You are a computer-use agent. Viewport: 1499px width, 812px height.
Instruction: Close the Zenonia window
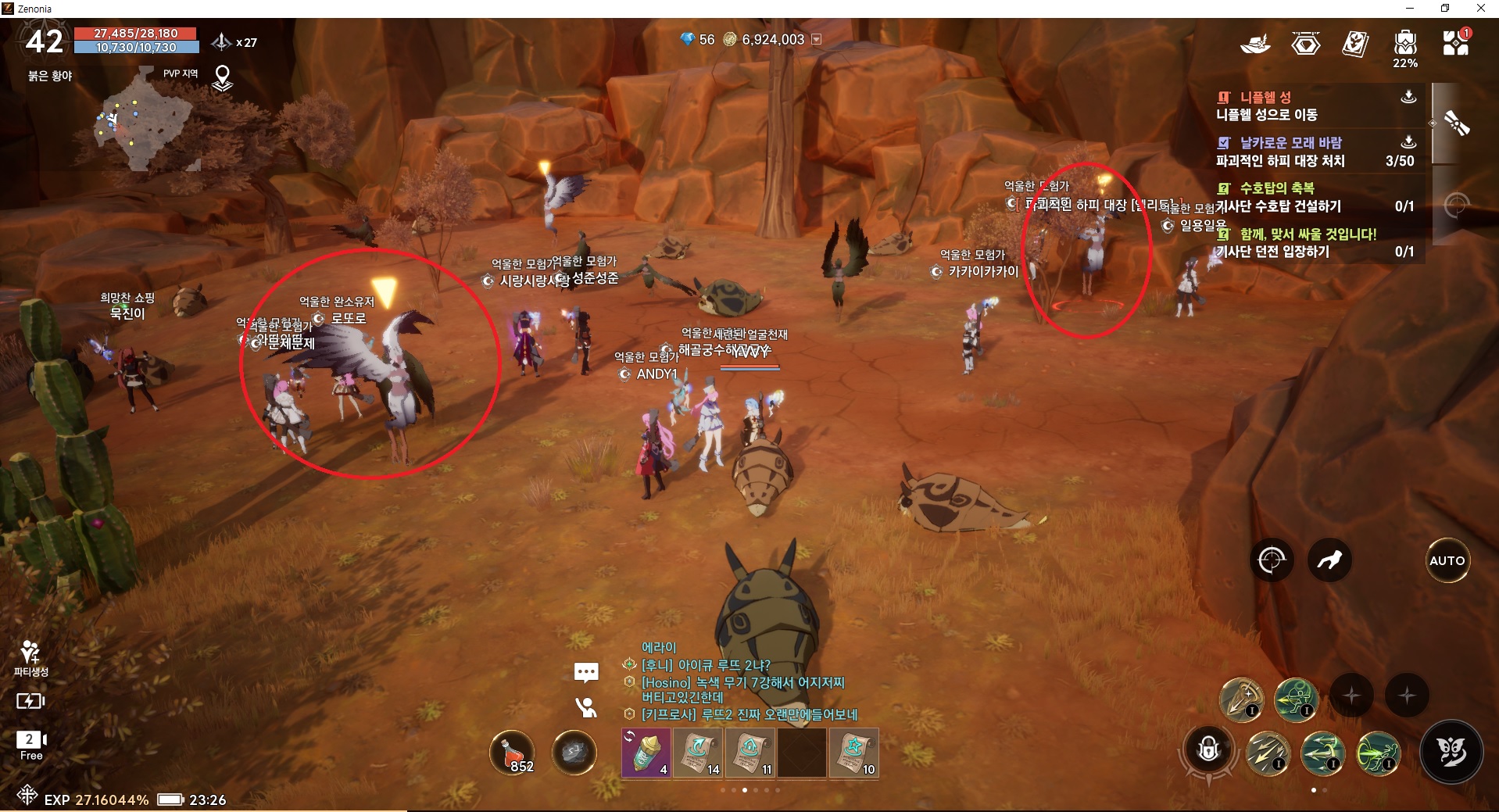pyautogui.click(x=1480, y=9)
